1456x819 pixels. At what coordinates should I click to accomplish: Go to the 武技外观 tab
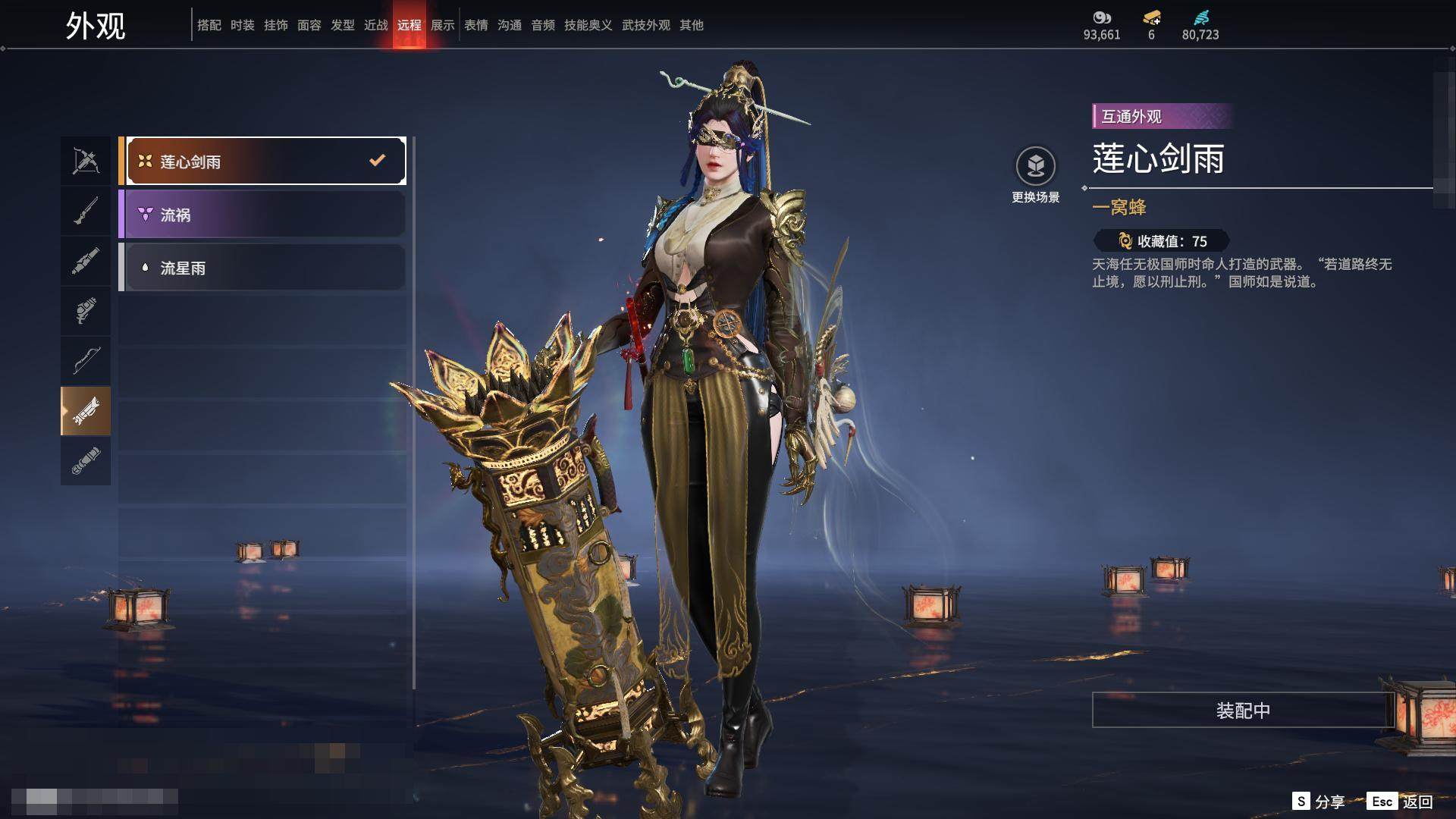pos(645,25)
